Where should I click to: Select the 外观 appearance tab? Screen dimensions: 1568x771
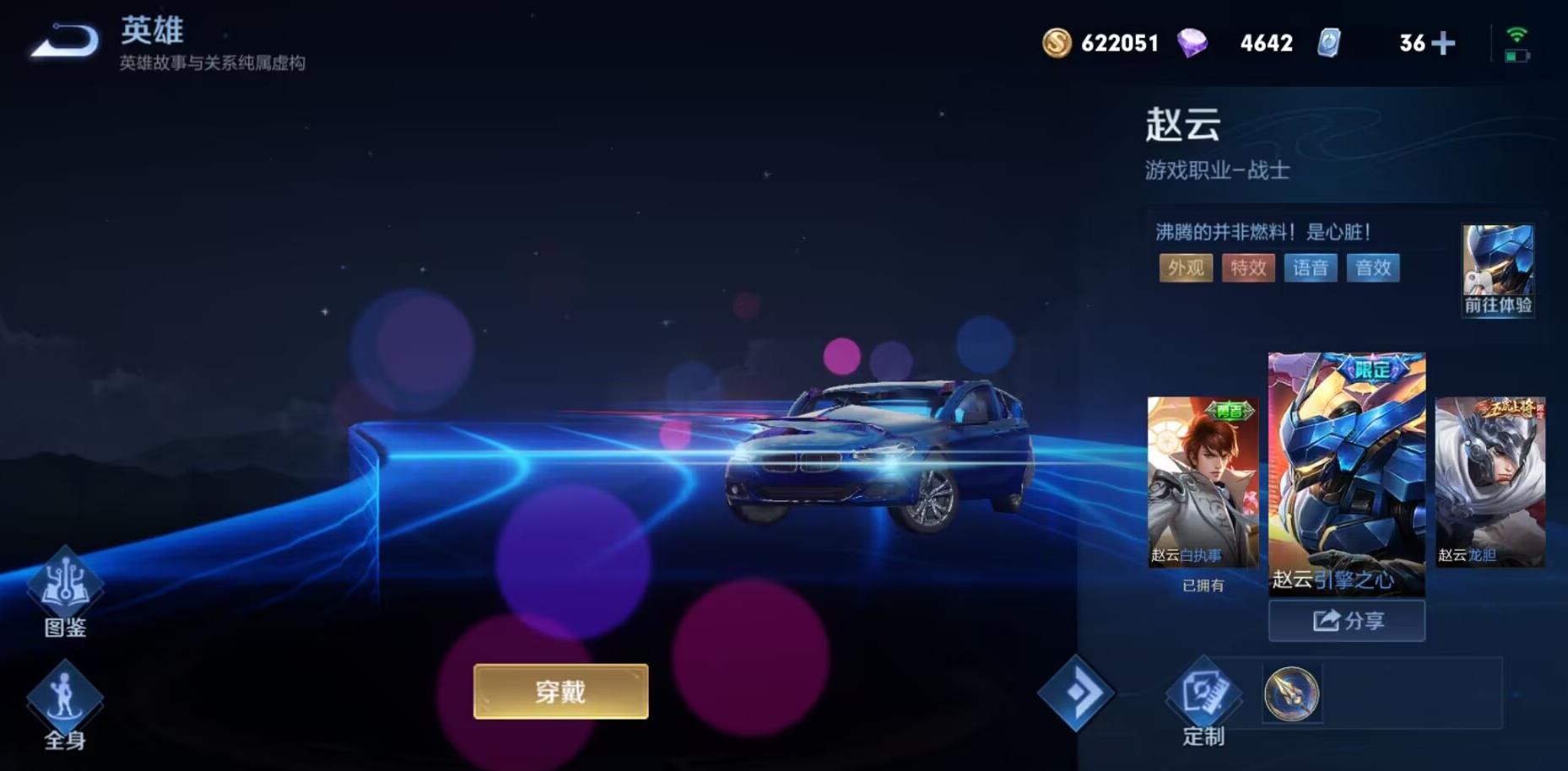tap(1185, 268)
